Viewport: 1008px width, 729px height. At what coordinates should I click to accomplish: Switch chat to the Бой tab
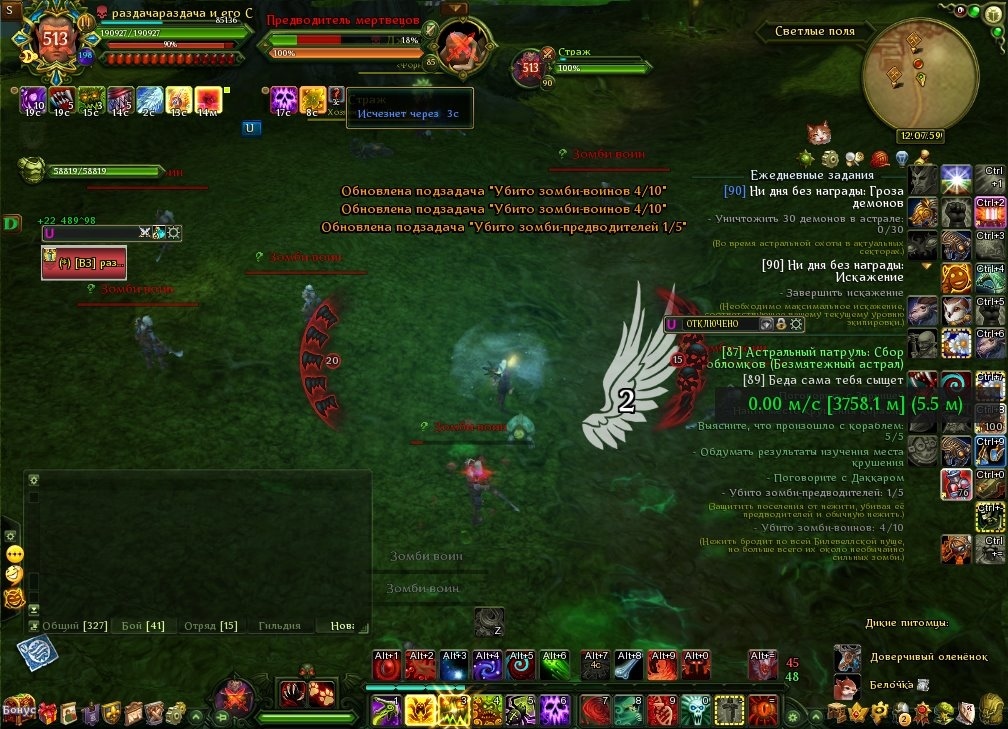point(143,626)
